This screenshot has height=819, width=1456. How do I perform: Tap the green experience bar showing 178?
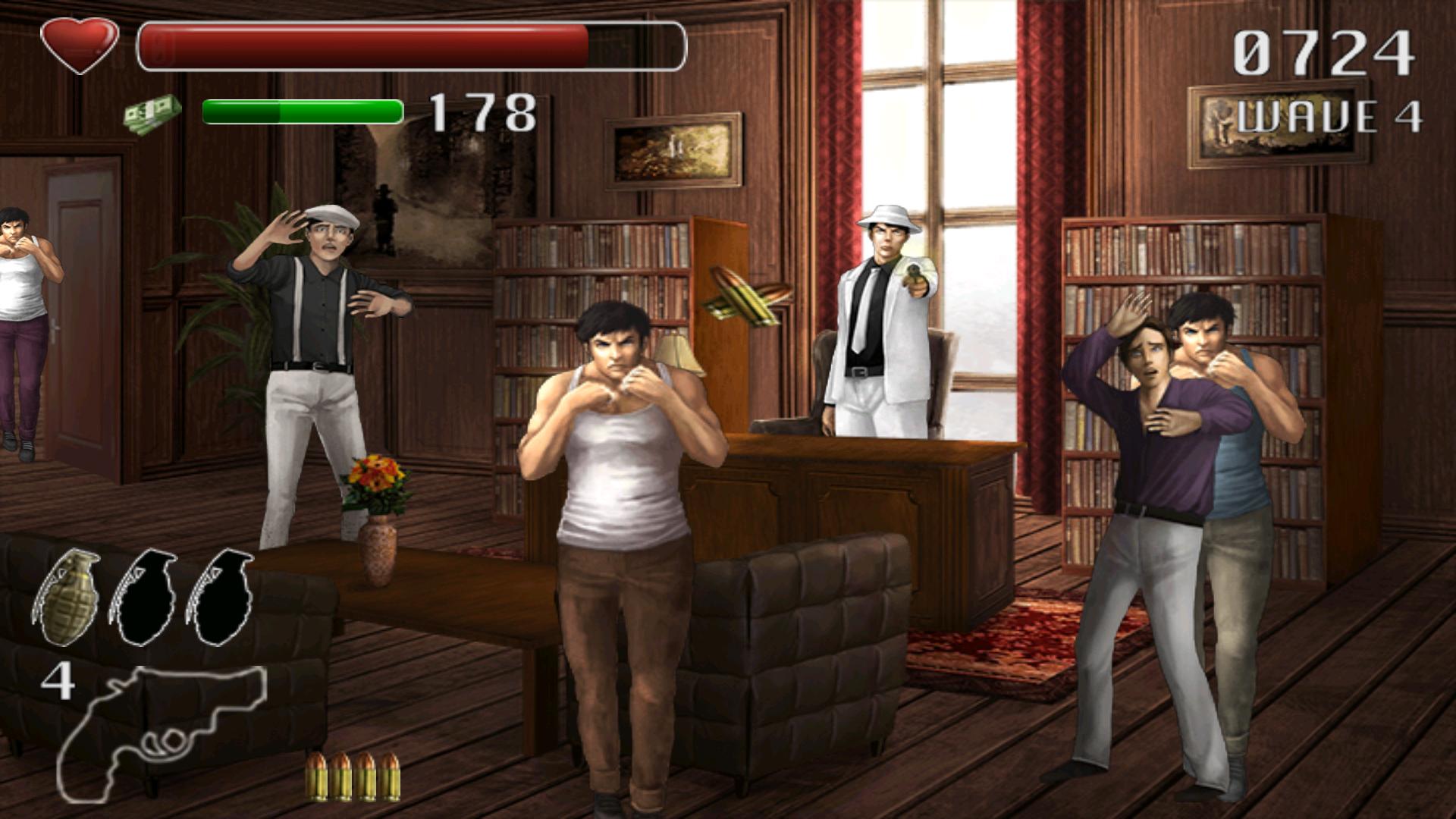point(302,111)
